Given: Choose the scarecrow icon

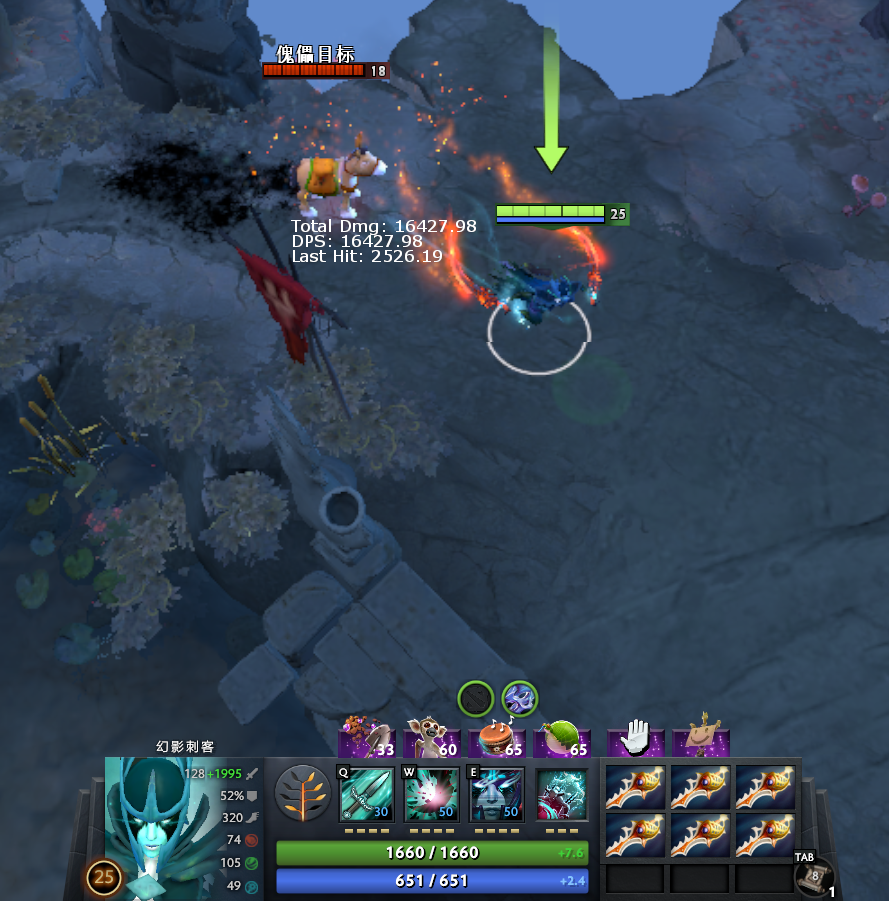Looking at the screenshot, I should [x=701, y=738].
